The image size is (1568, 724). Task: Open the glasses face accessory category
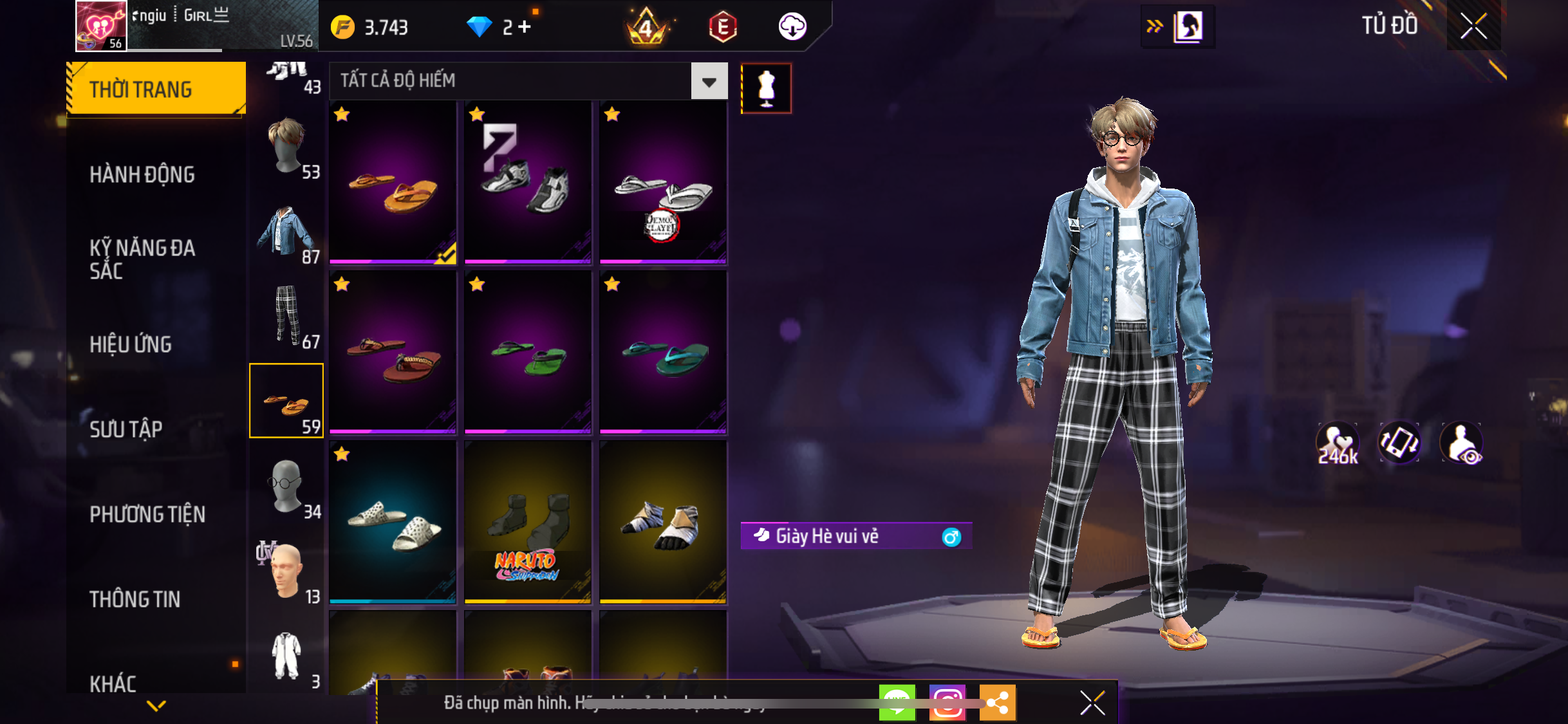[x=286, y=487]
